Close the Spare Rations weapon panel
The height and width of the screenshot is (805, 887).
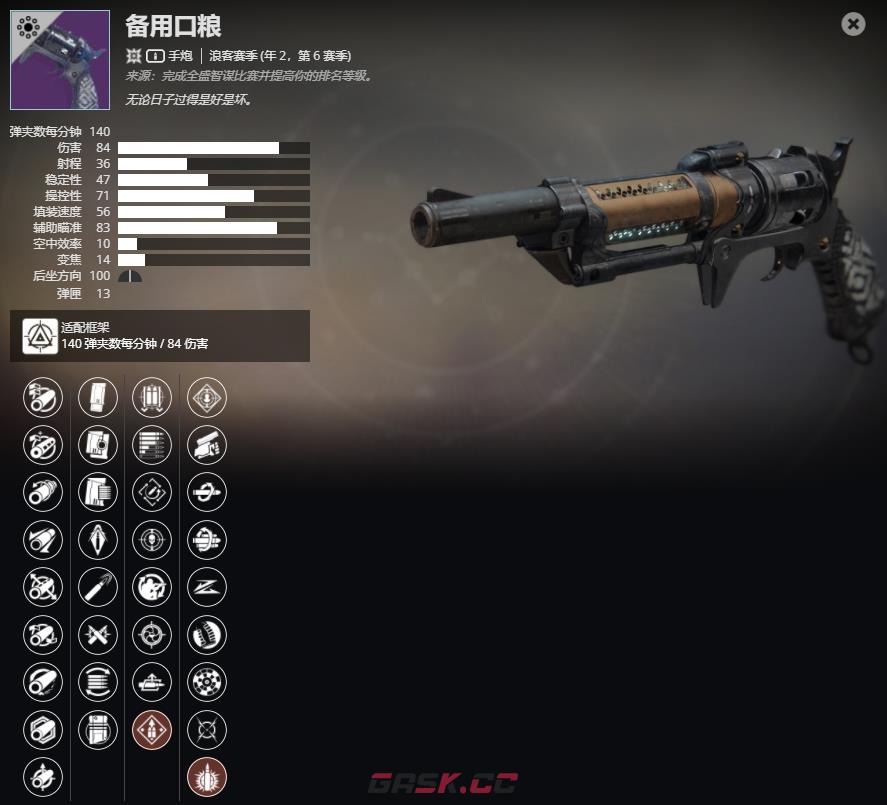coord(853,24)
